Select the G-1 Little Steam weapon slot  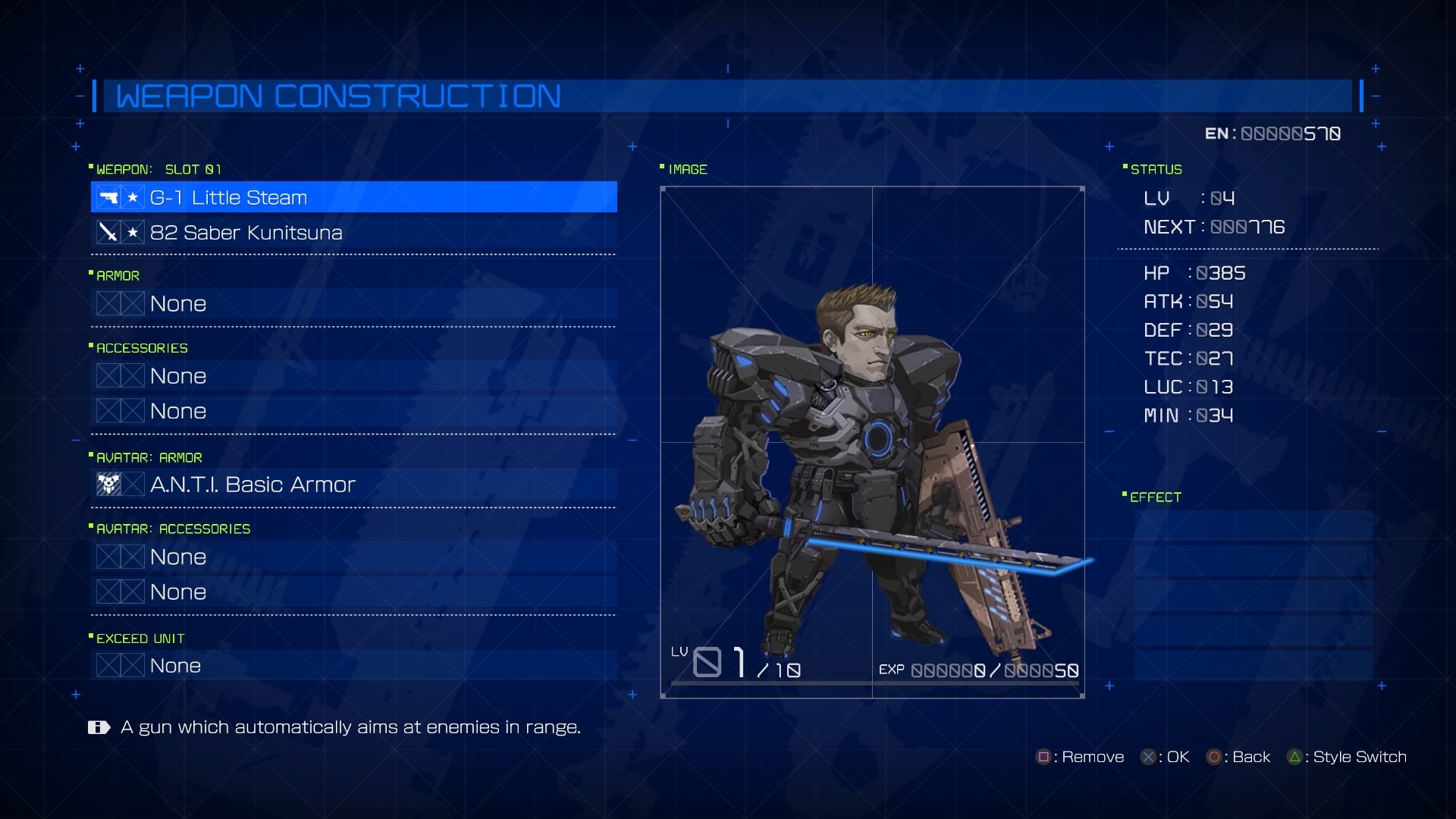tap(353, 197)
